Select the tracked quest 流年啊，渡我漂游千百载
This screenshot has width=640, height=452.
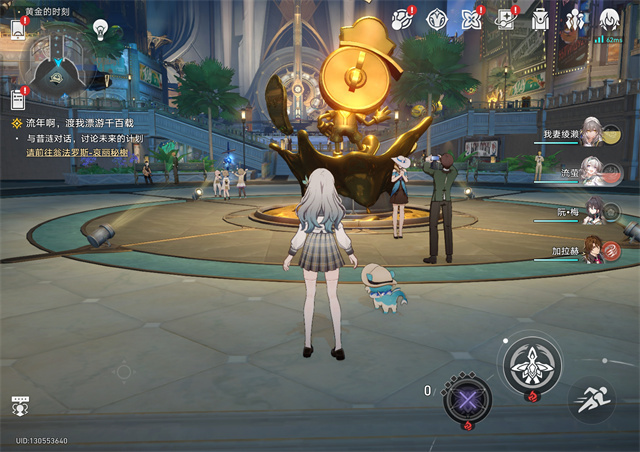(x=77, y=123)
